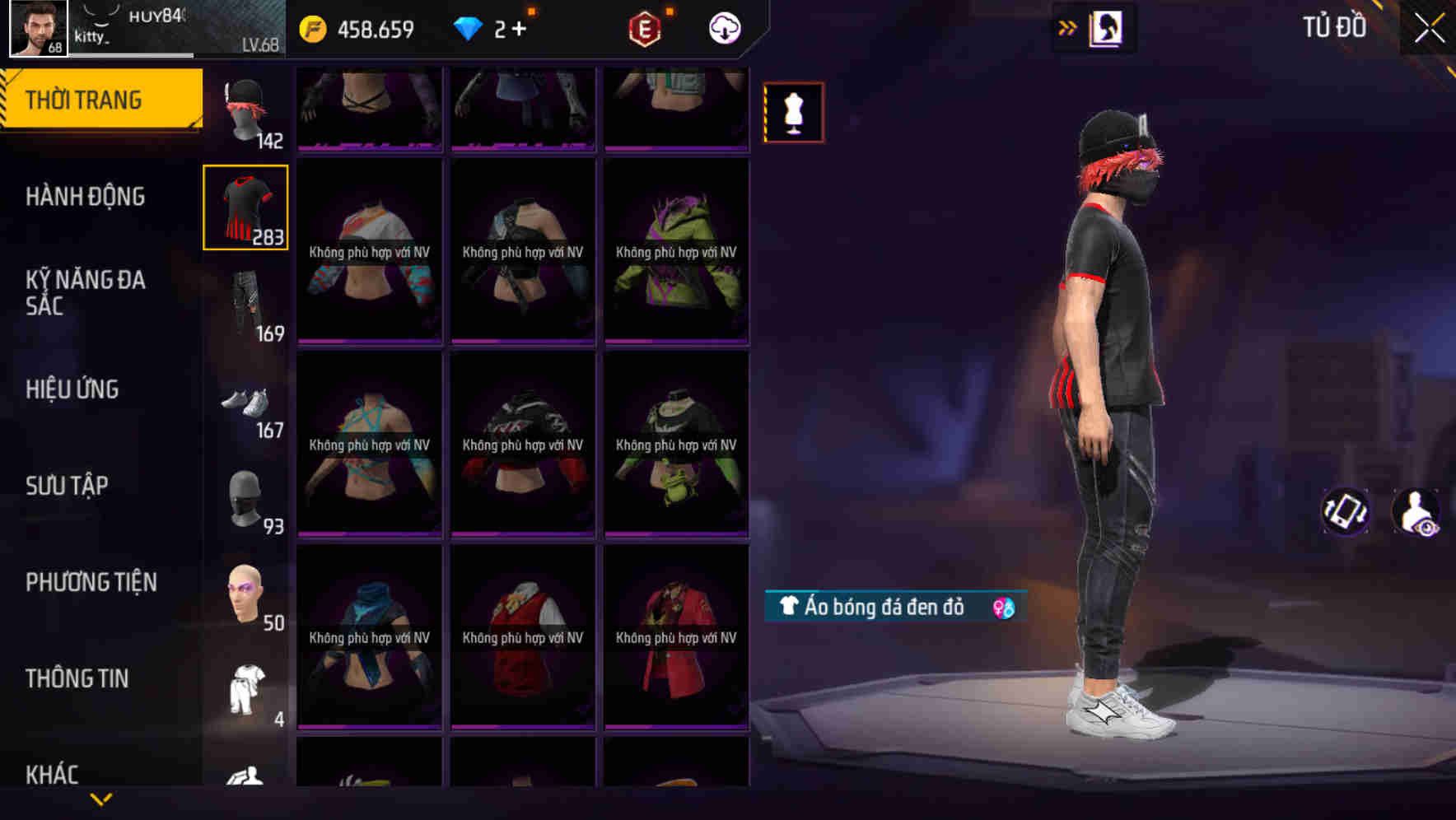Select an outfit marked Không phù hợp với NV
Viewport: 1456px width, 820px height.
click(x=369, y=247)
